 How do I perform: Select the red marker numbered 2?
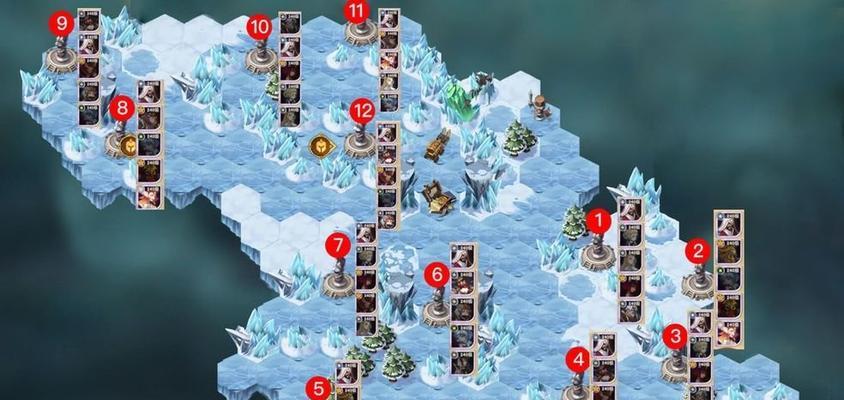pos(698,251)
